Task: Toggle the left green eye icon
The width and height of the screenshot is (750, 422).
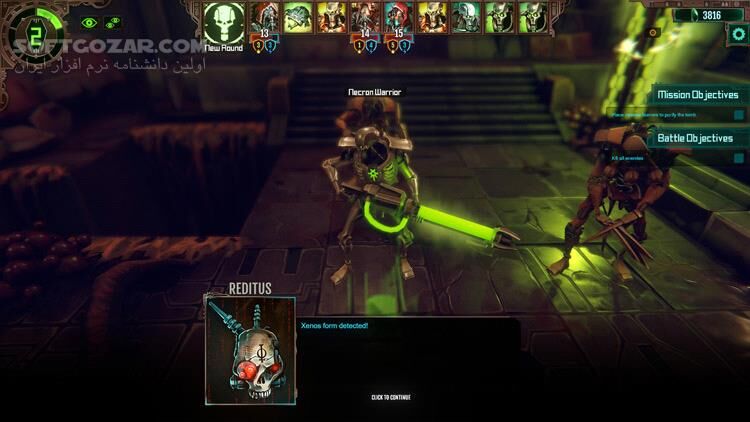Action: (89, 22)
